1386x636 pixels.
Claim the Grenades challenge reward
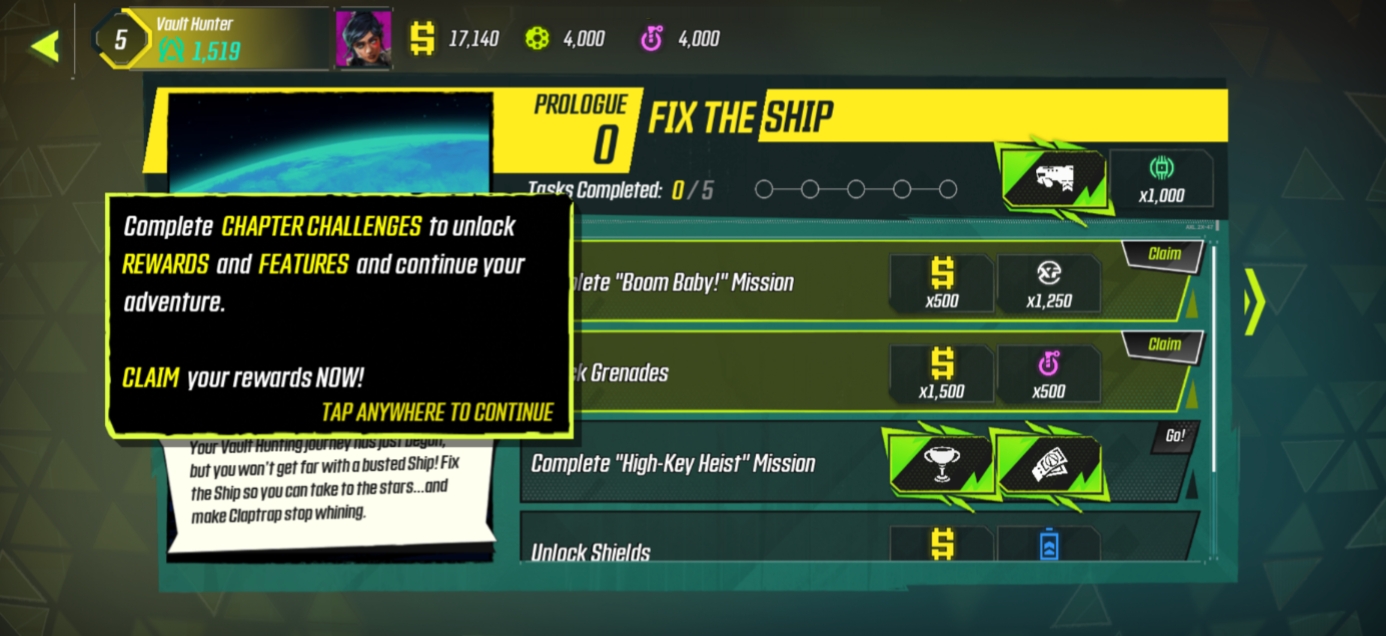[x=1163, y=345]
